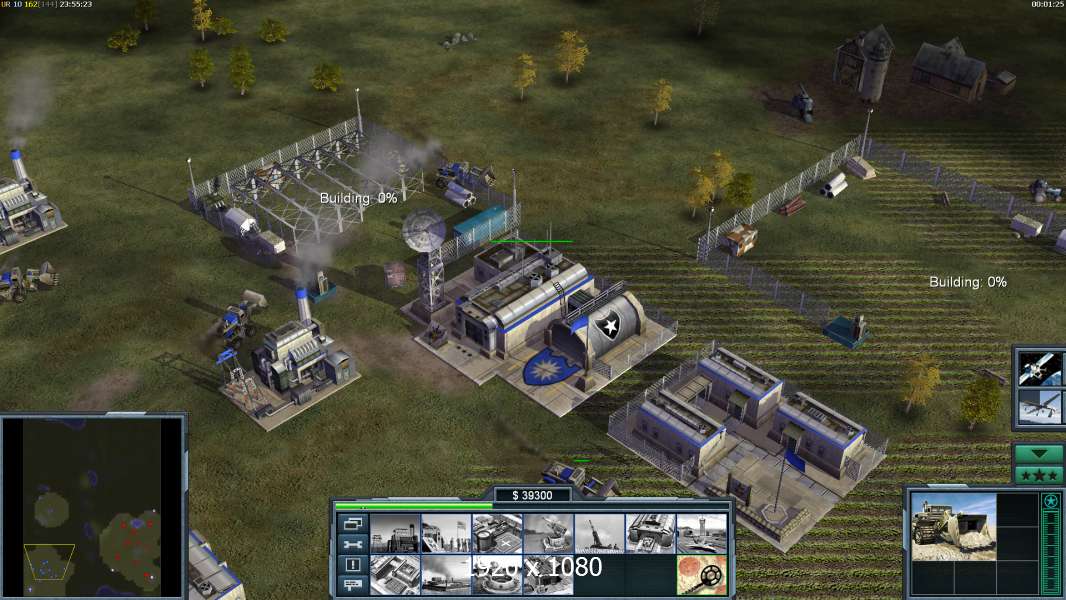This screenshot has height=600, width=1066.
Task: Build the circular particle cannon structure
Action: [496, 574]
